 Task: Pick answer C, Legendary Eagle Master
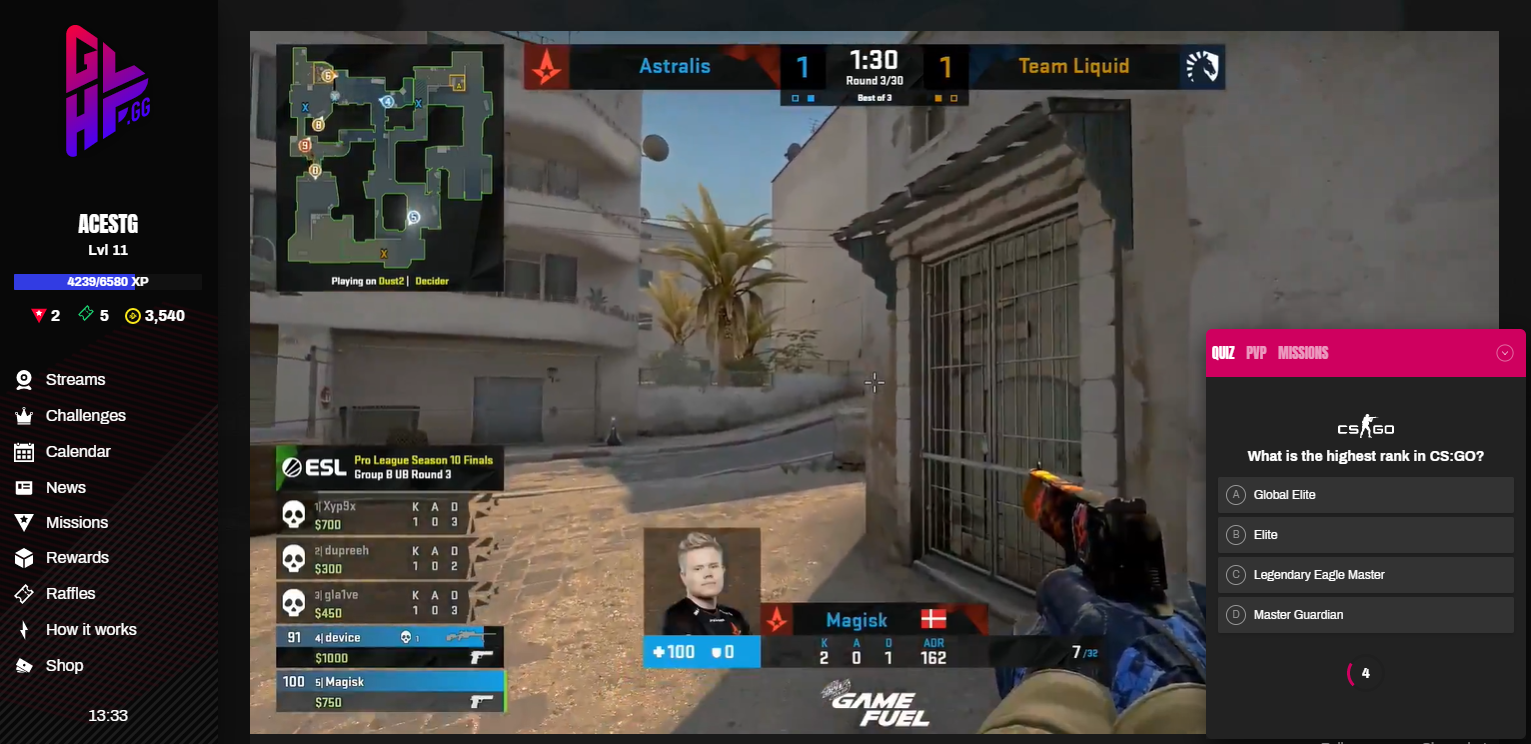point(1365,575)
